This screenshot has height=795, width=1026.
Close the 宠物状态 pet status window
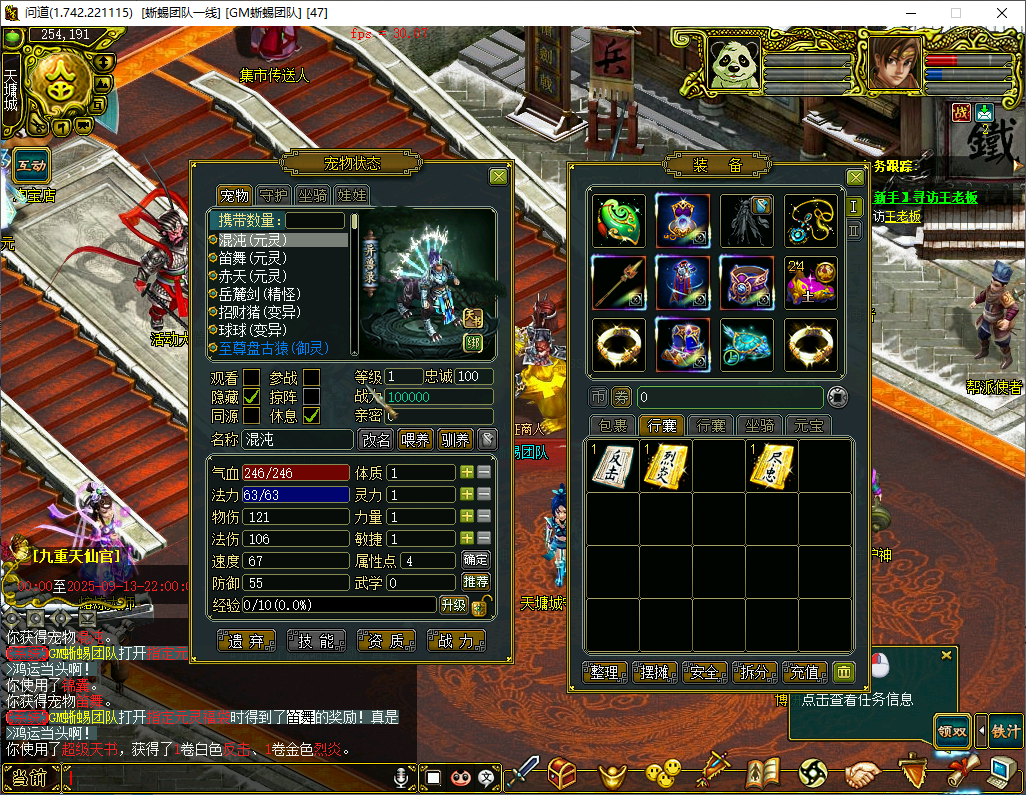[x=498, y=177]
